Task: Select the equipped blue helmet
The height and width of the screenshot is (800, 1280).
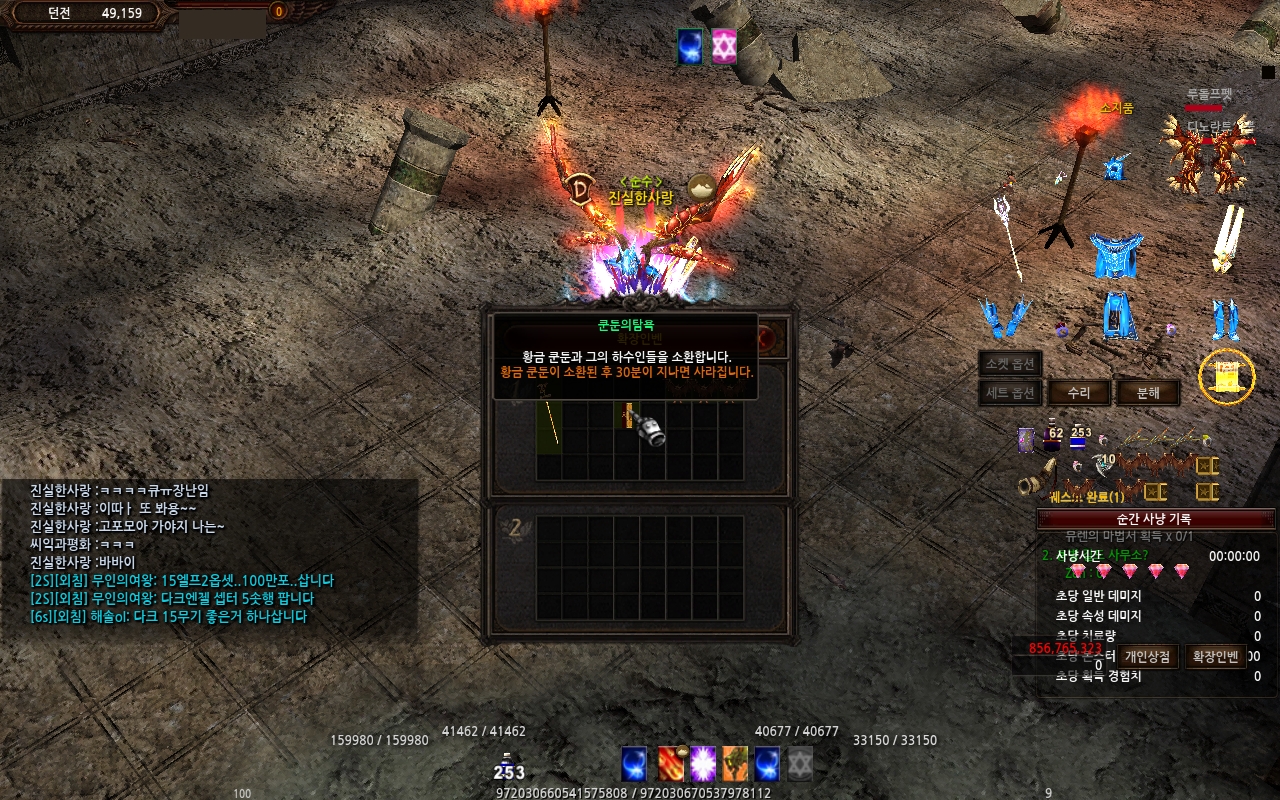Action: [1115, 169]
